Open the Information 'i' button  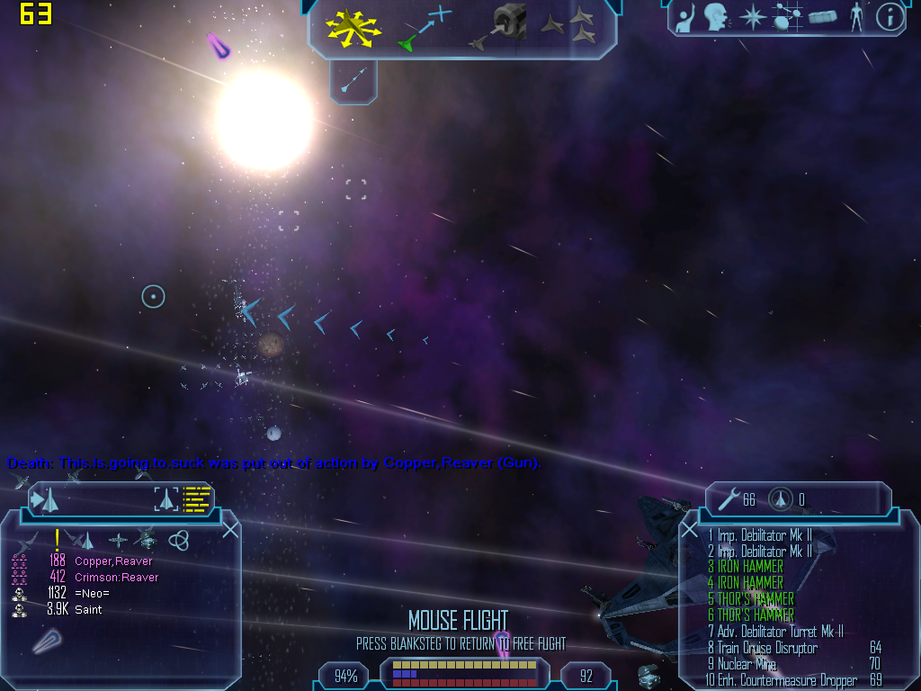coord(888,16)
